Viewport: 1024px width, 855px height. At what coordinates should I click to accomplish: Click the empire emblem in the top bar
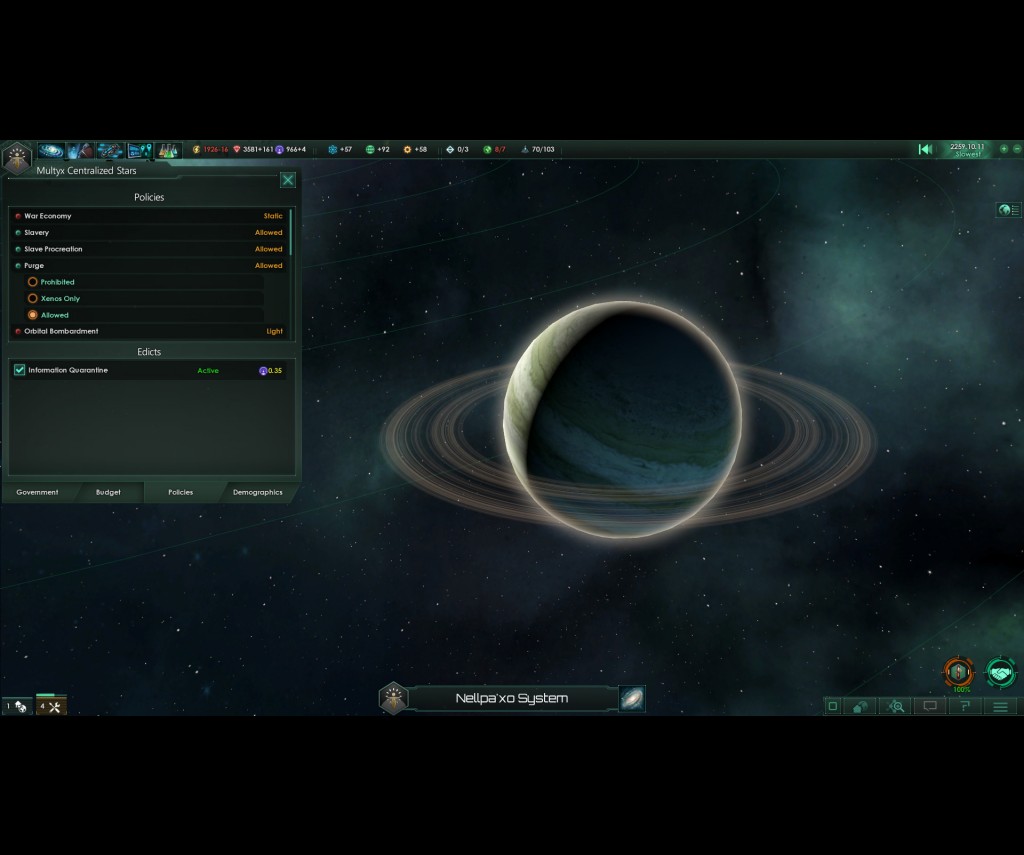16,157
